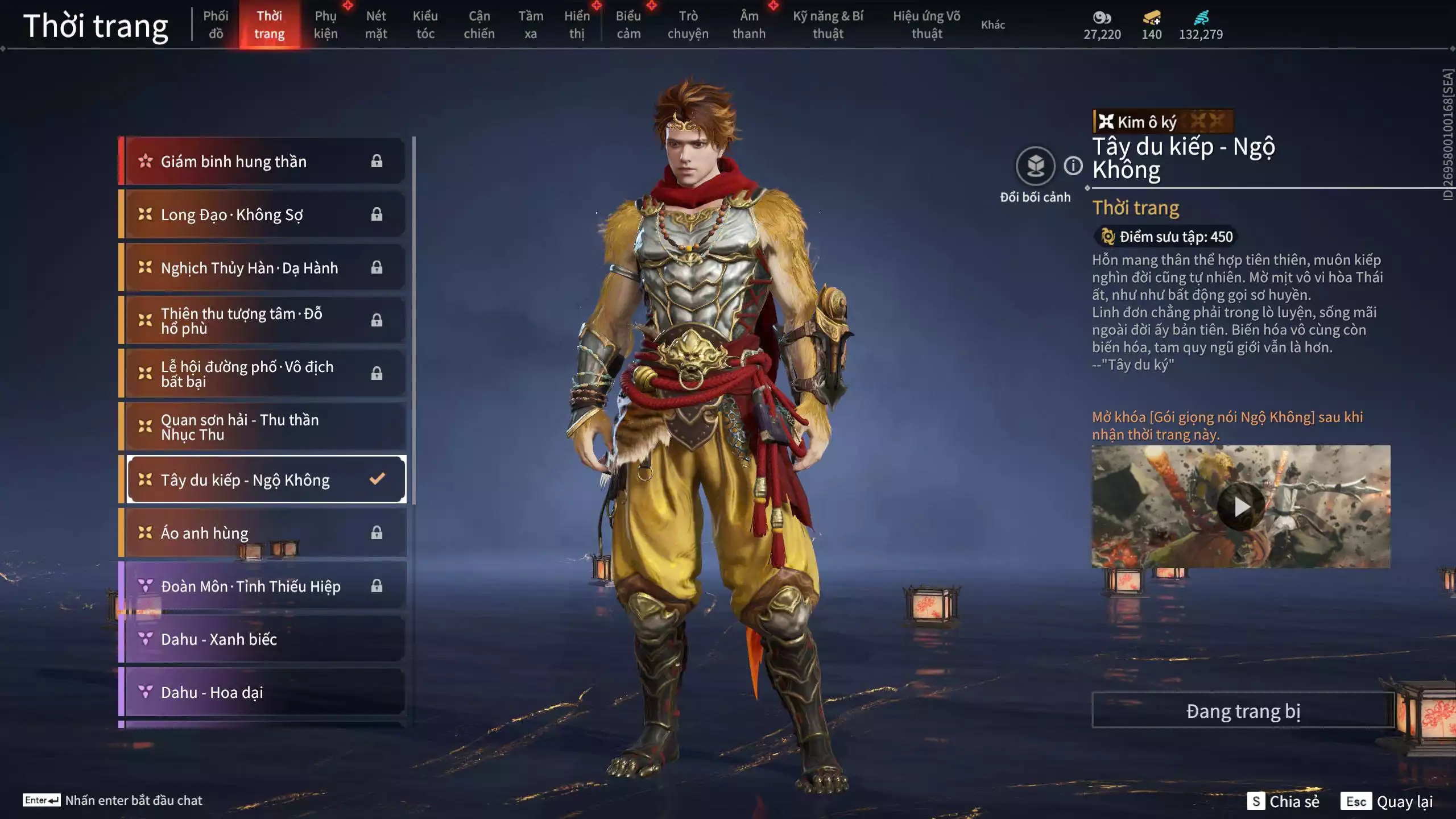Go to the Cận chiến tab
The image size is (1456, 819).
tap(479, 24)
